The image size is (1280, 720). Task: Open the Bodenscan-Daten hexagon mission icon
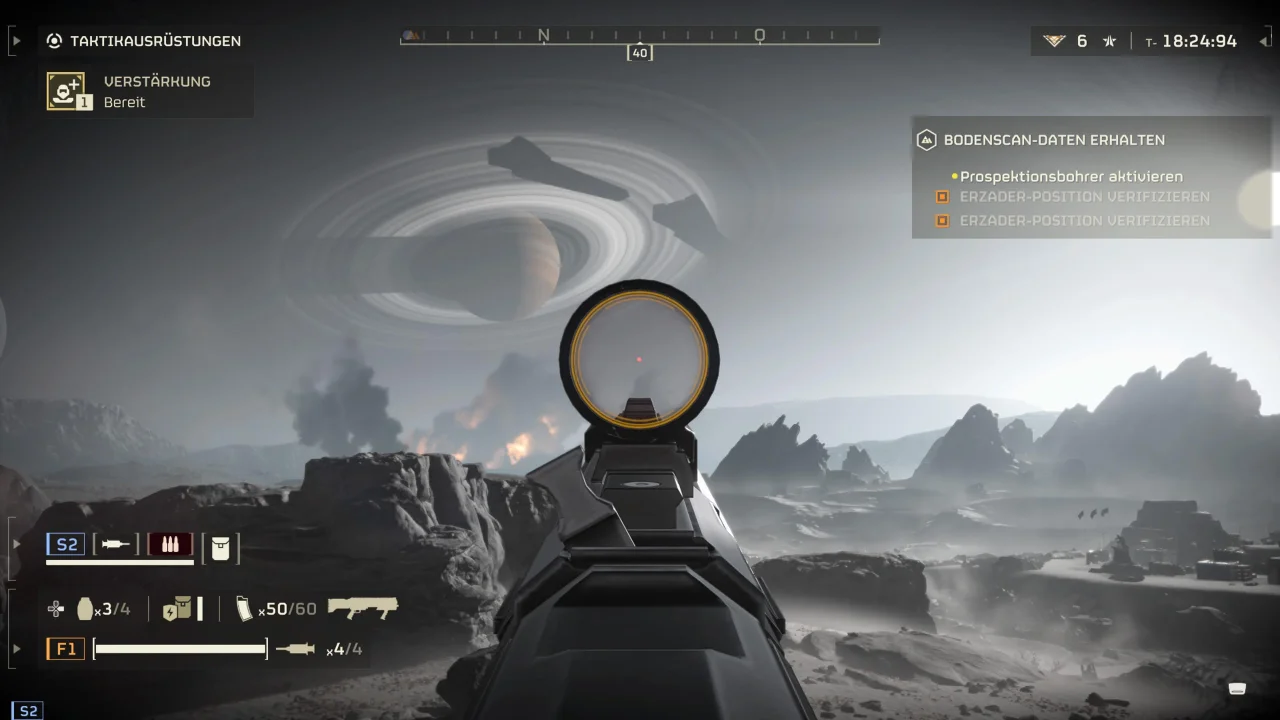click(926, 140)
